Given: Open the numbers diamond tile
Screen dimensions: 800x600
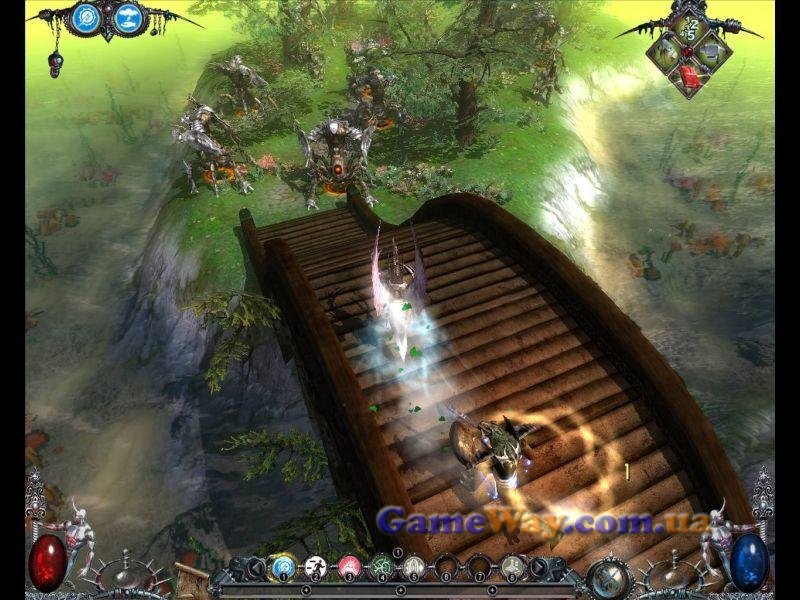Looking at the screenshot, I should click(689, 29).
